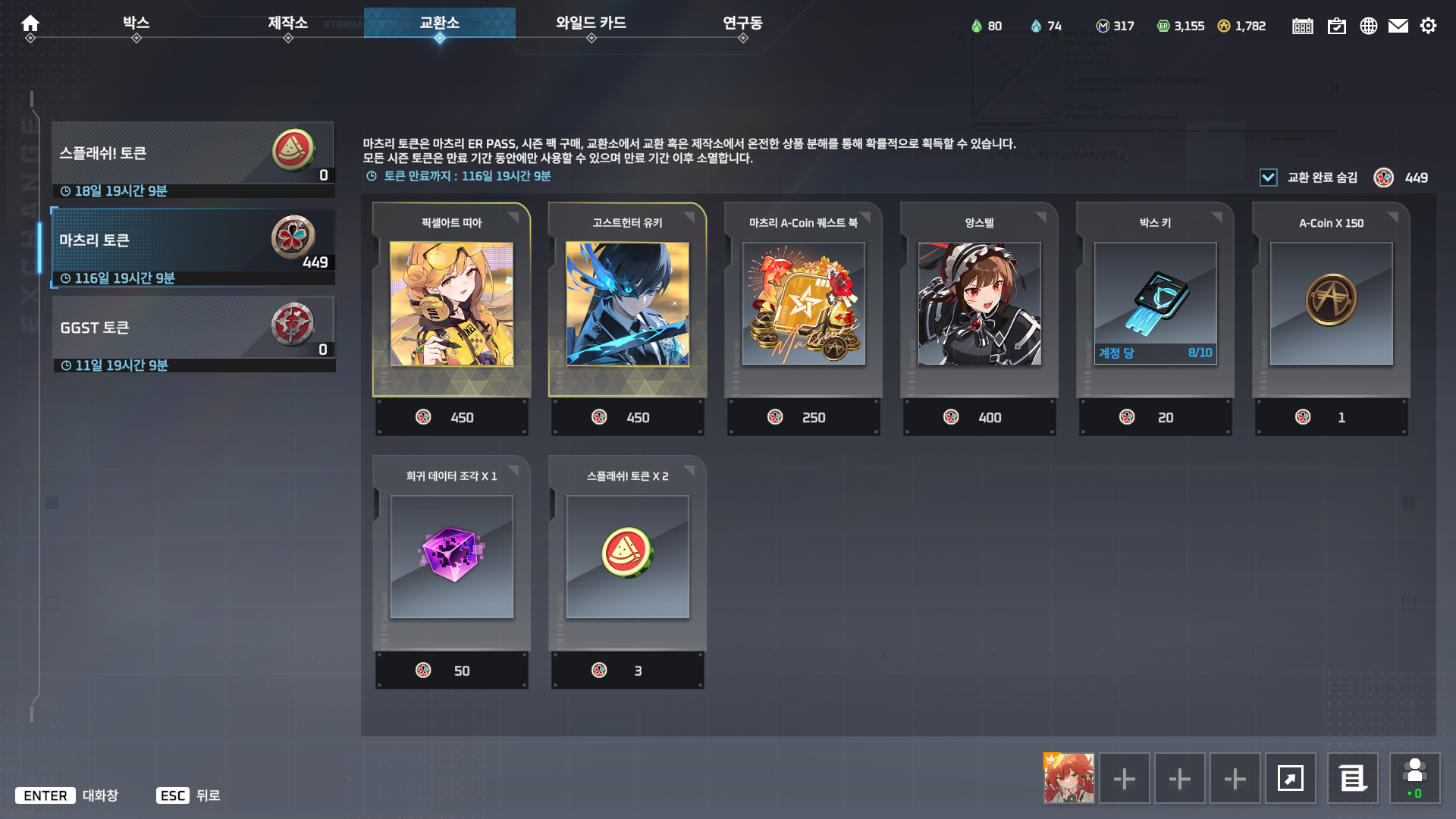Select the 스플래쉬! 토큰 category in the sidebar

193,155
